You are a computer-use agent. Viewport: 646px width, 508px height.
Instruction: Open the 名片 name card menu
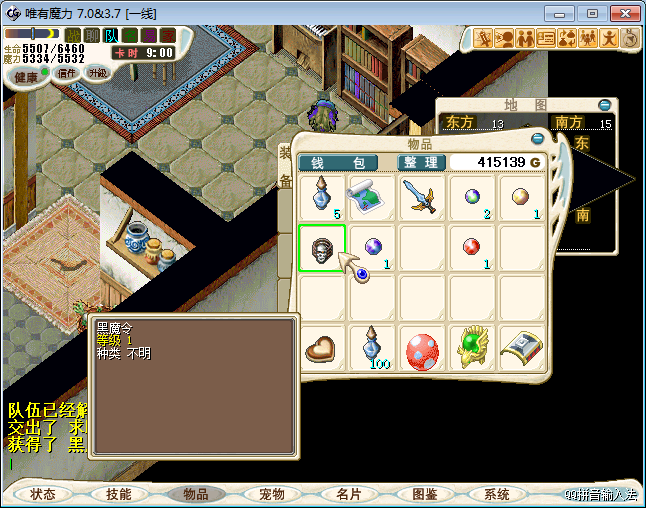click(348, 494)
